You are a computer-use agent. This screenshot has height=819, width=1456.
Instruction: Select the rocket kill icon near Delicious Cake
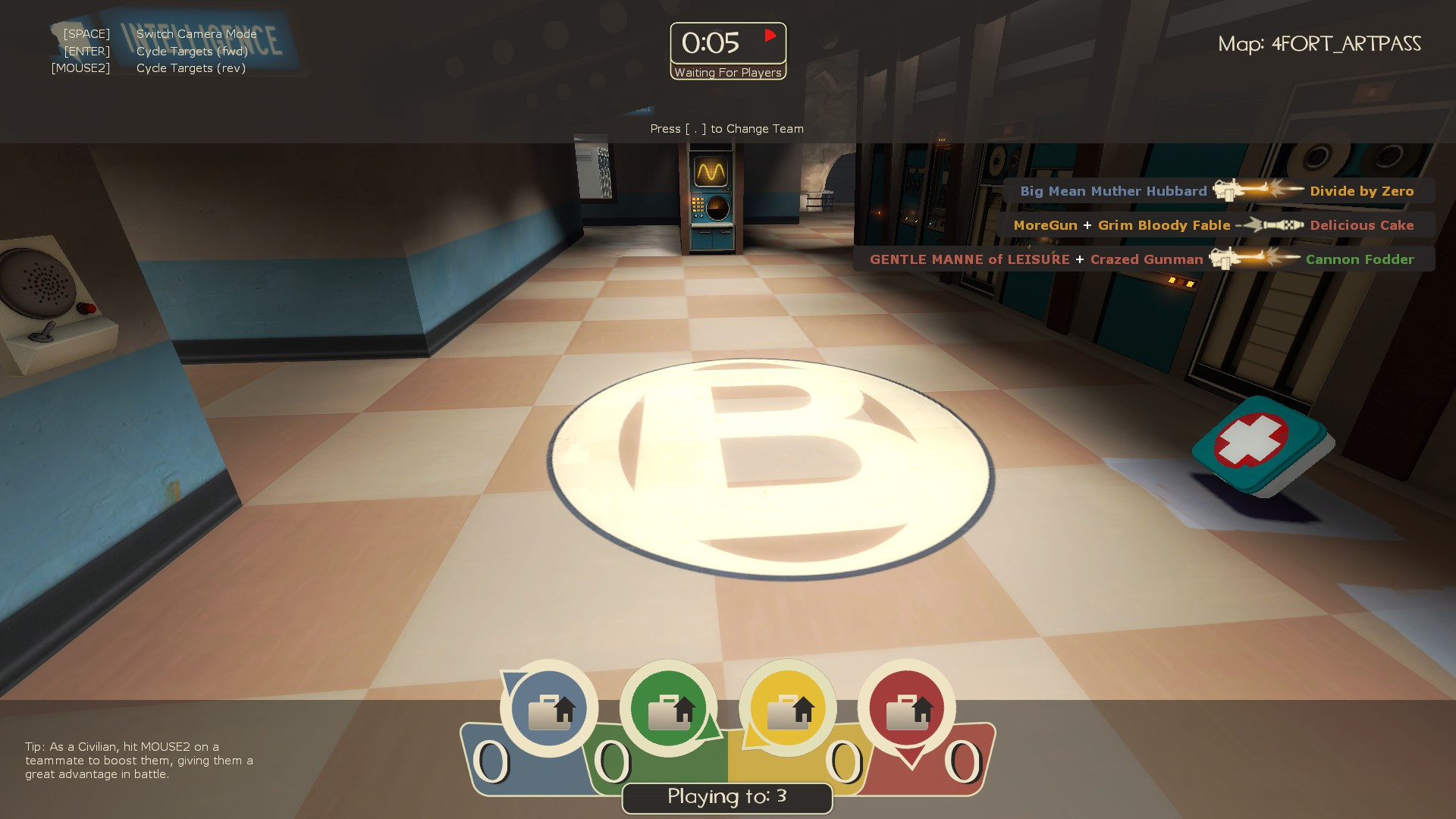pos(1270,224)
